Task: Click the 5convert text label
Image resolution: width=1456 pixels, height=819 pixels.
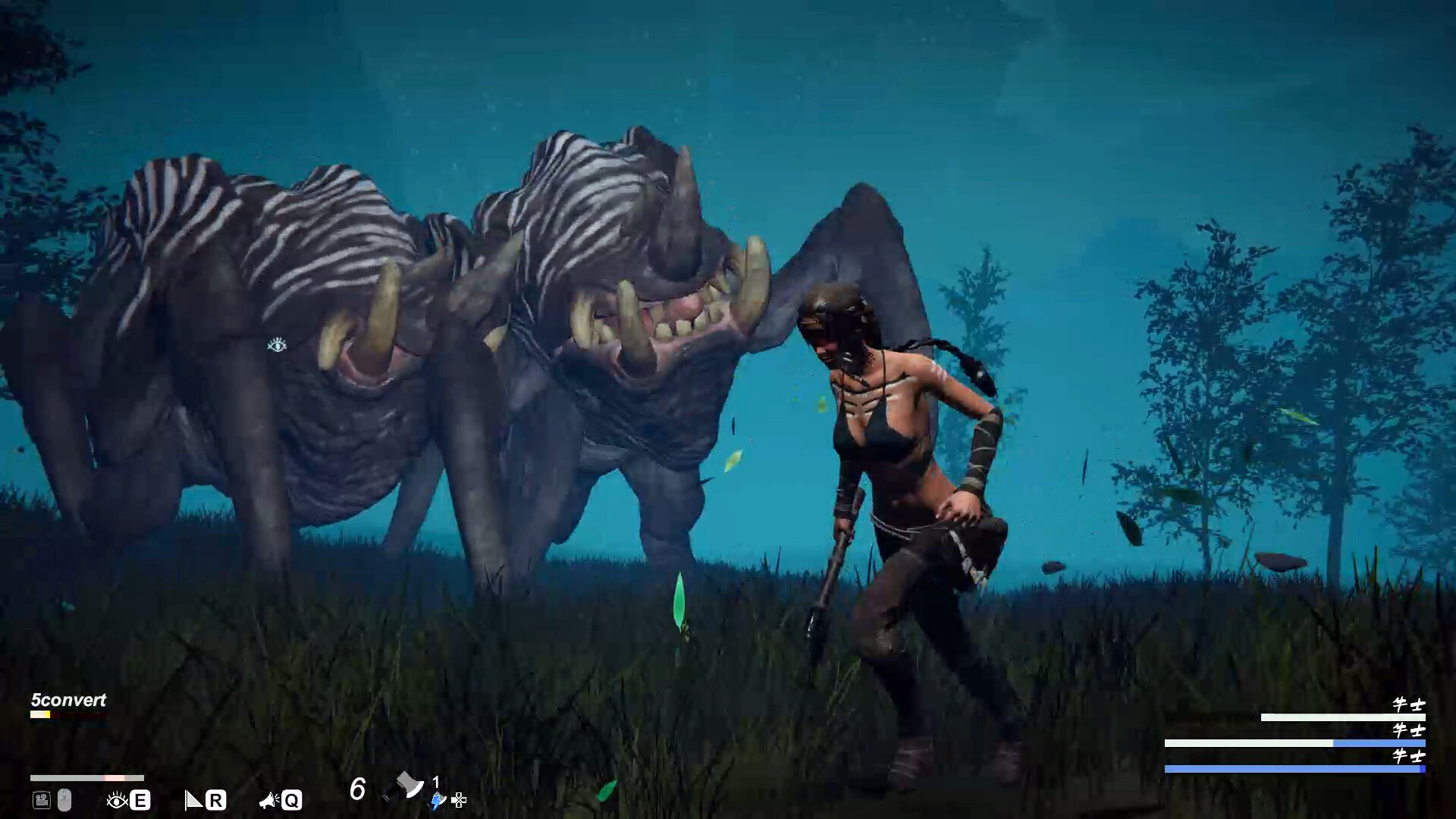Action: pyautogui.click(x=67, y=701)
